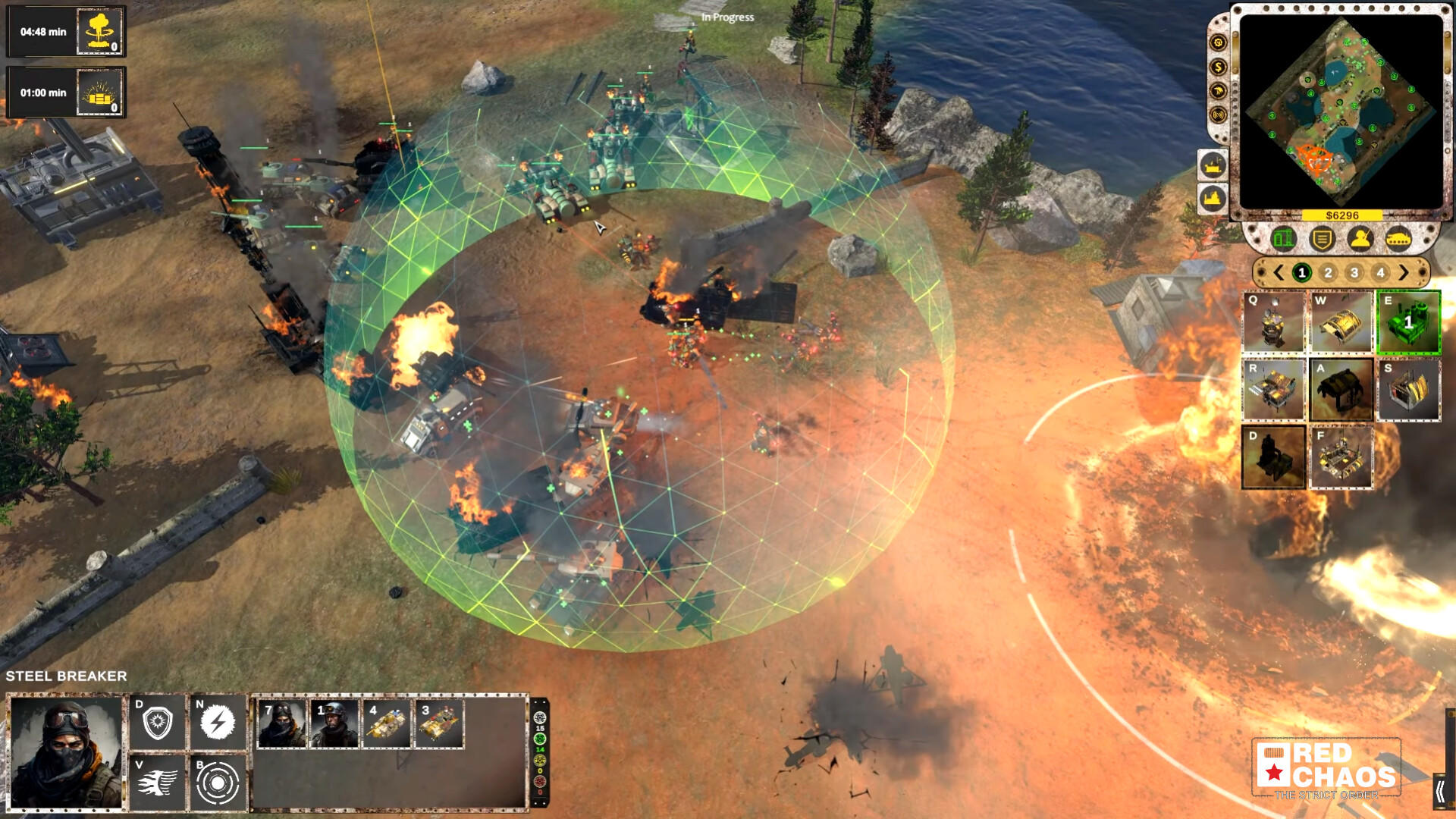Select the group of 7 infantry thumbnail
Viewport: 1456px width, 819px height.
coord(281,724)
